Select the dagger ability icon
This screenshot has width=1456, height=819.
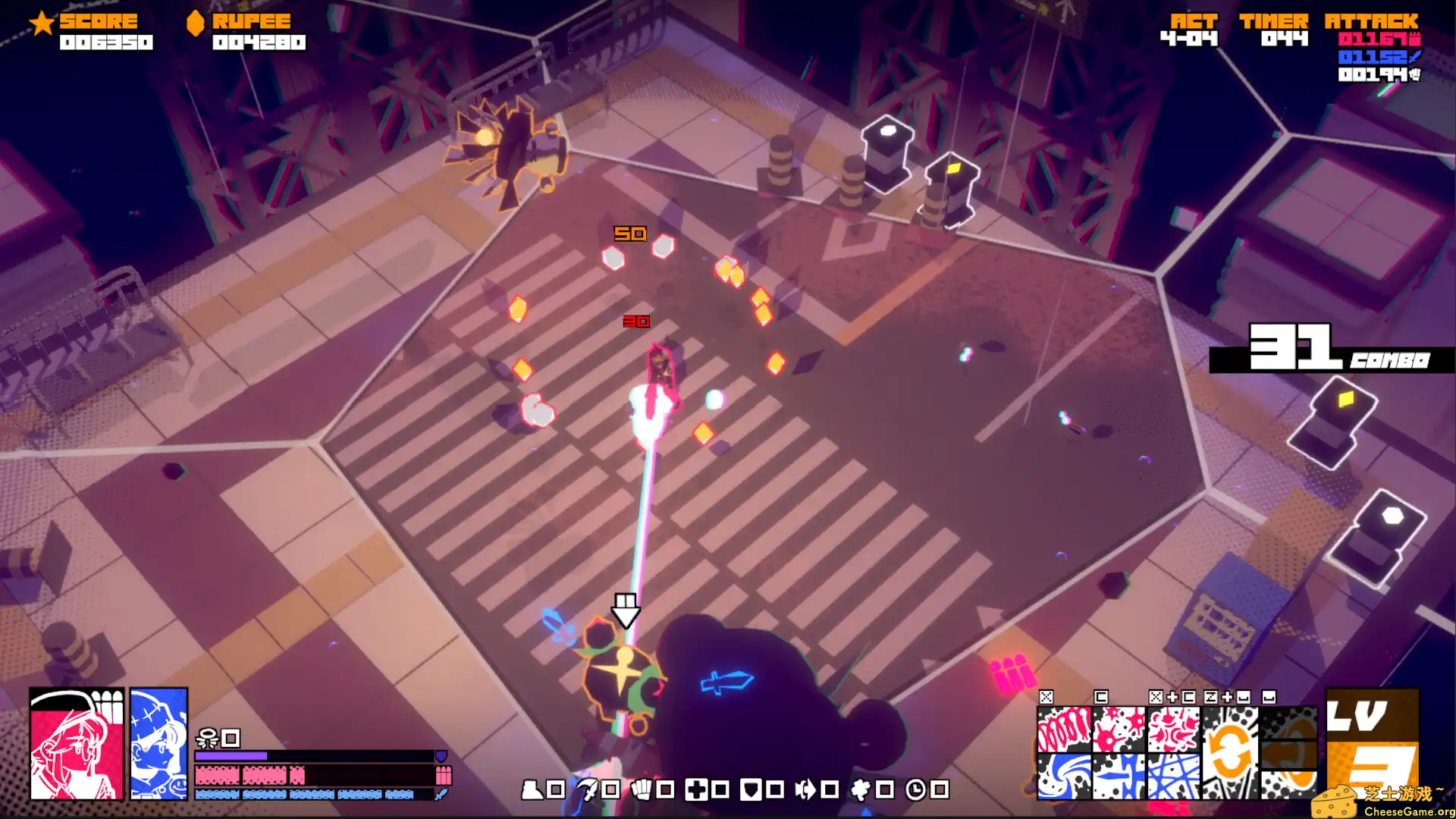click(588, 790)
